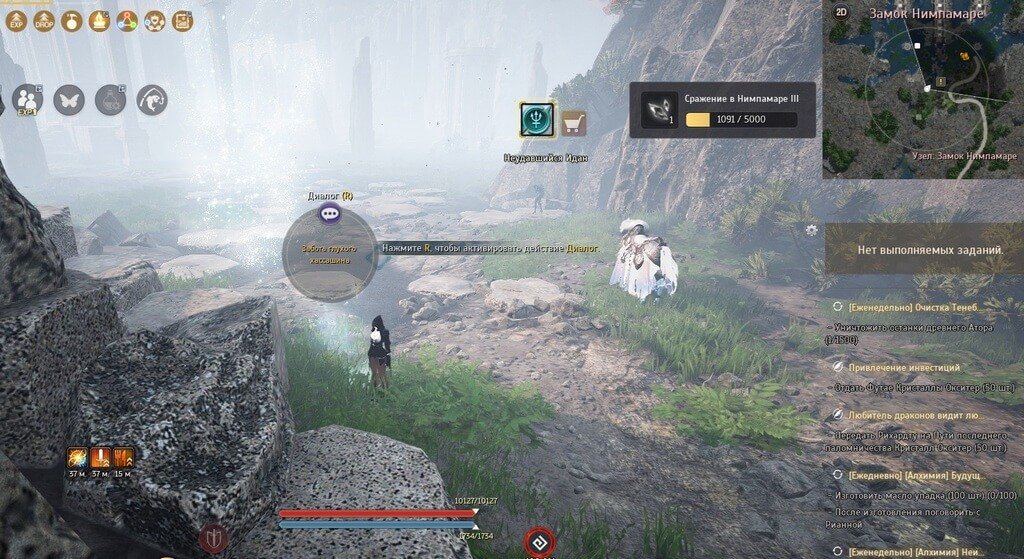The width and height of the screenshot is (1024, 559).
Task: Click the party EXP group icon
Action: point(27,100)
